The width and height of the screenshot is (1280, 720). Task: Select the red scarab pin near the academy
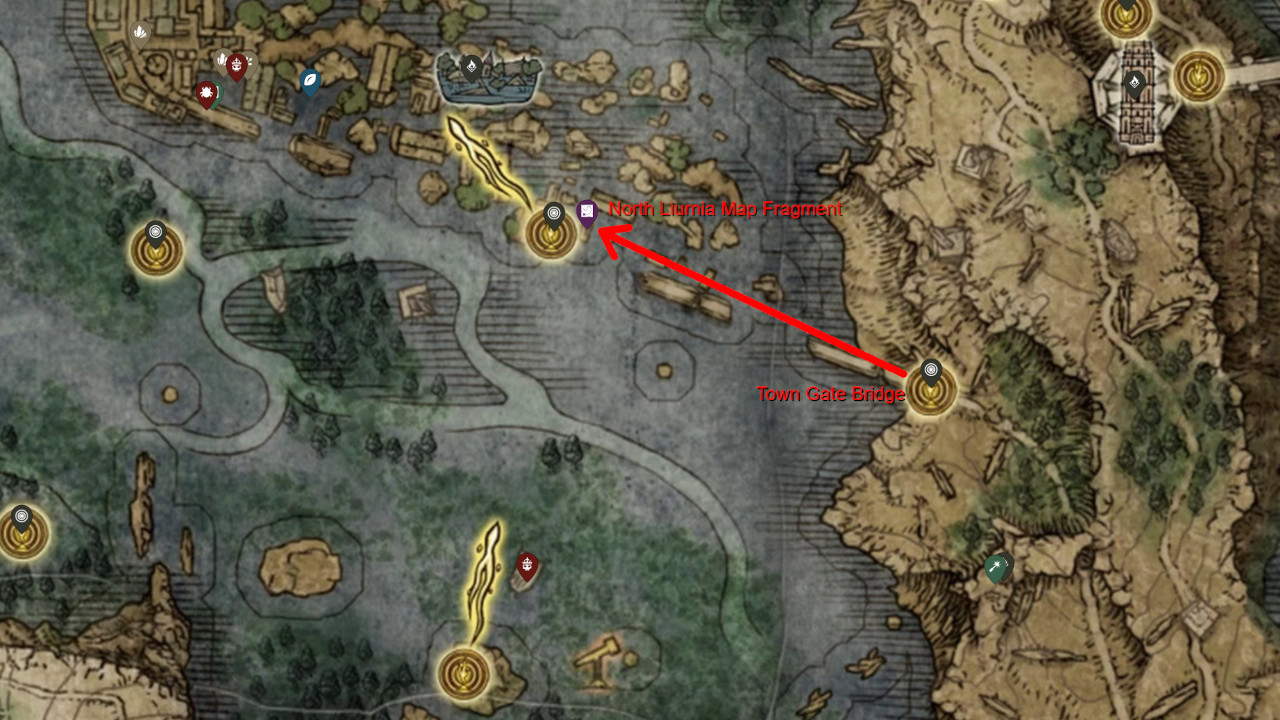[206, 92]
